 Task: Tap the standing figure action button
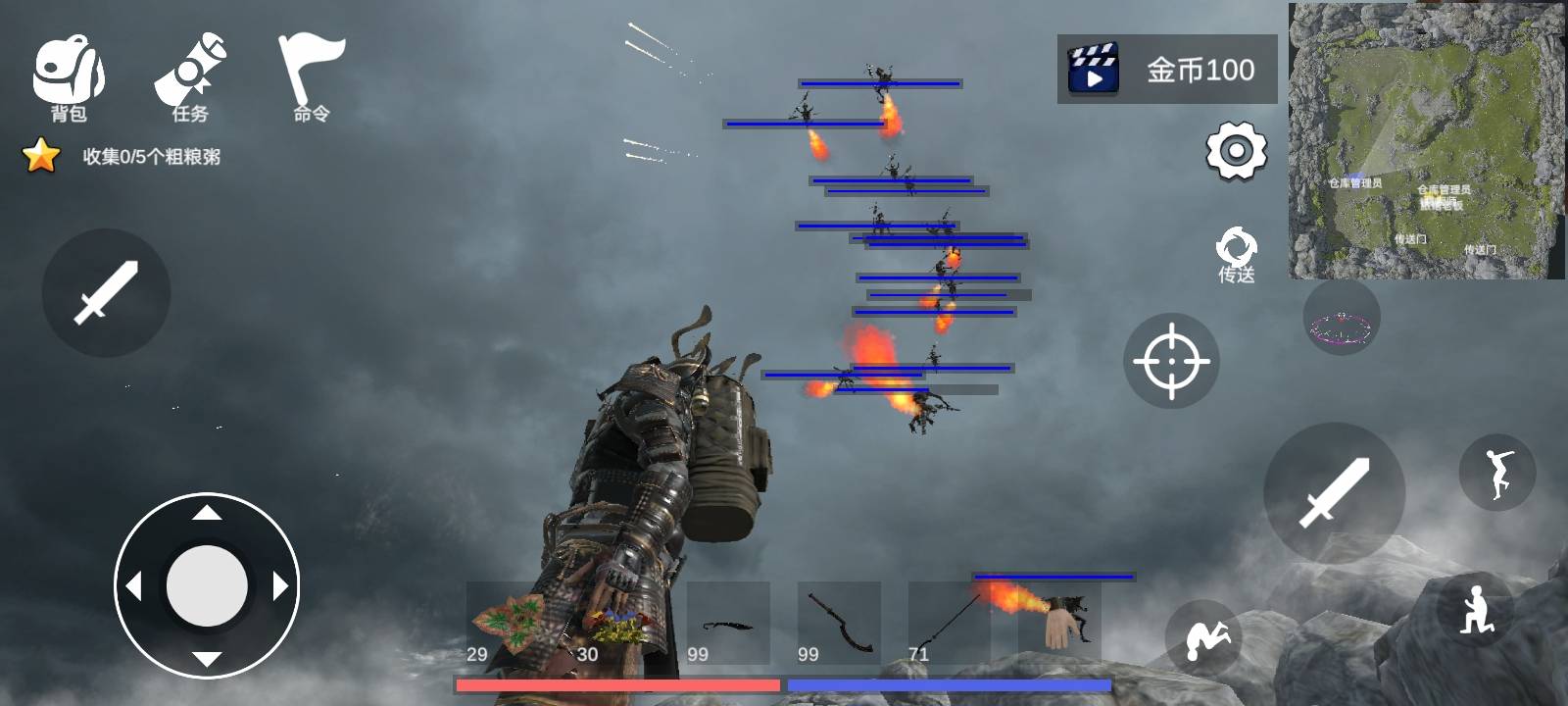click(x=1496, y=474)
